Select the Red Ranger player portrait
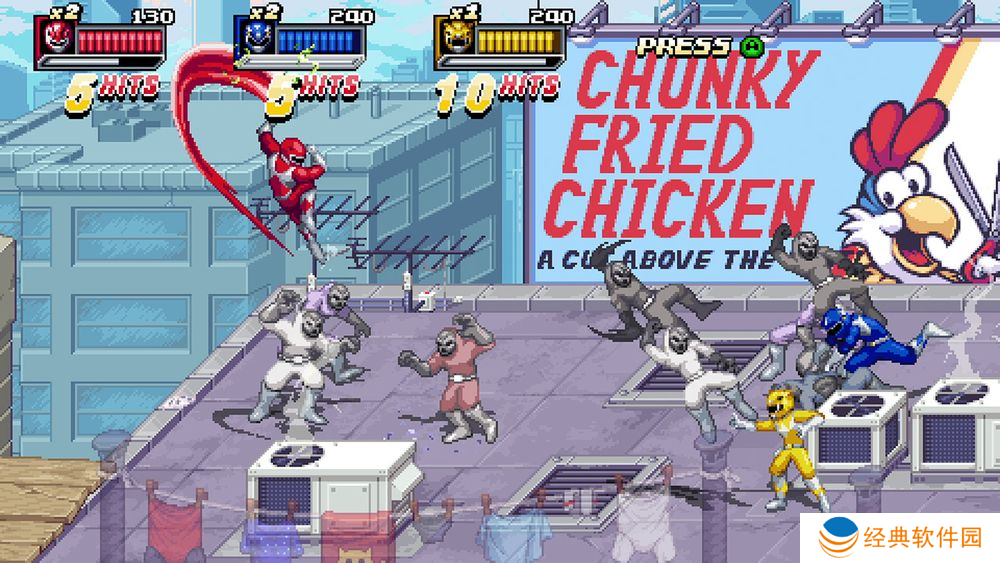Viewport: 1000px width, 563px height. [x=55, y=41]
